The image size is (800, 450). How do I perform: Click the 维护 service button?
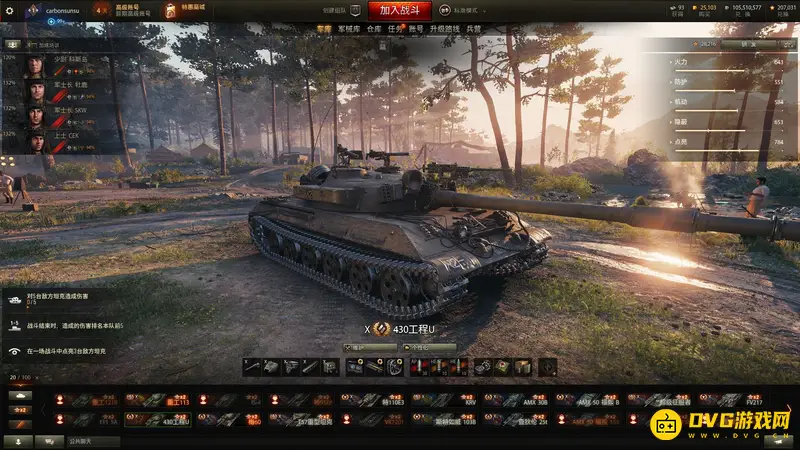[357, 347]
